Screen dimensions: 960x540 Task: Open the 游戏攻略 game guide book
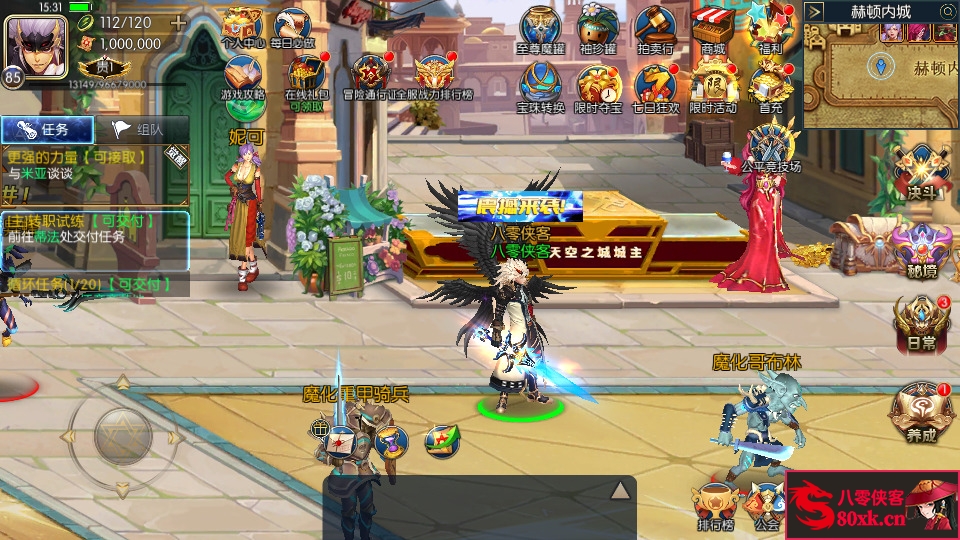pos(243,76)
